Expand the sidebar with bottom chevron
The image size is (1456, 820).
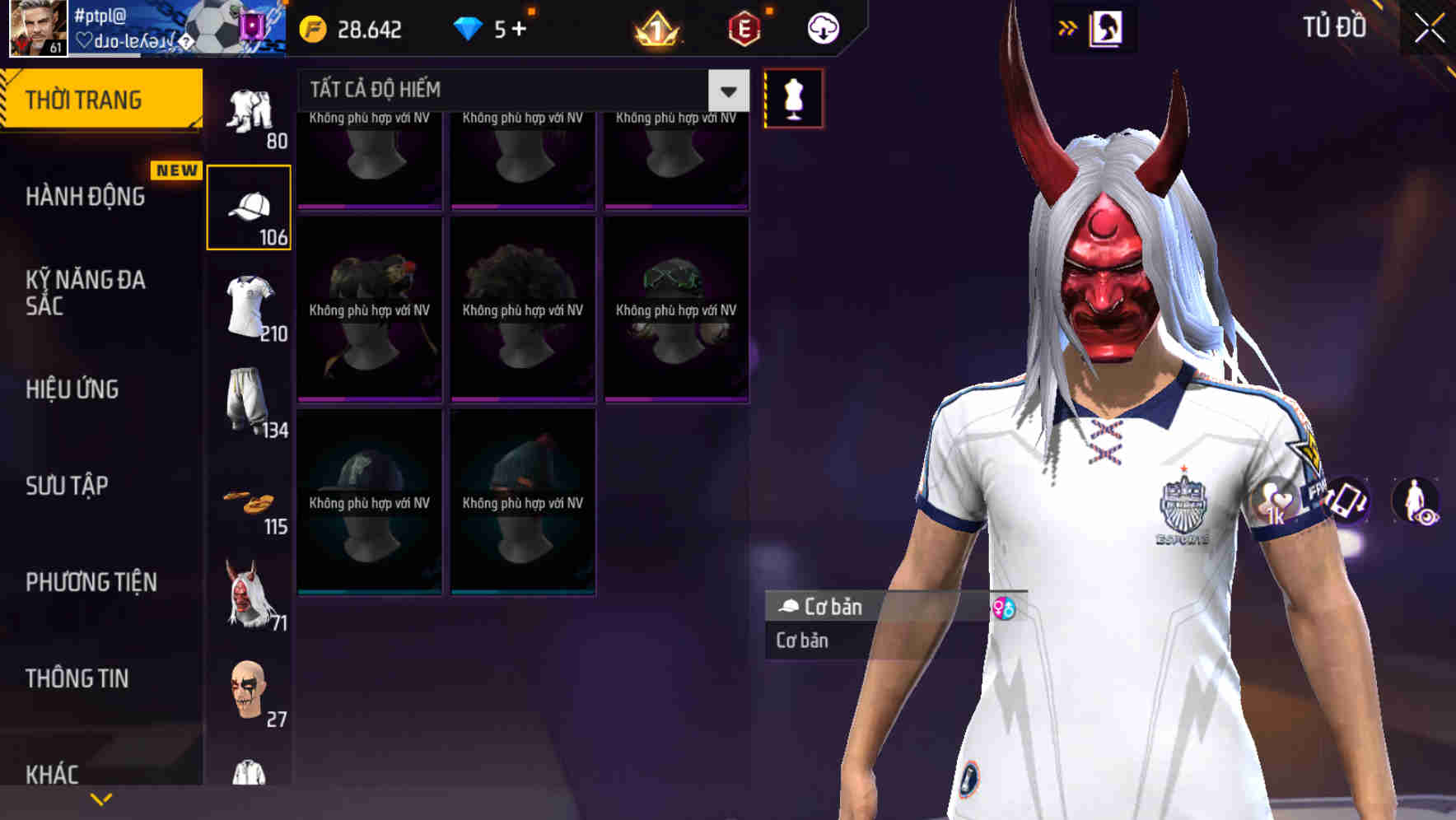(x=100, y=797)
